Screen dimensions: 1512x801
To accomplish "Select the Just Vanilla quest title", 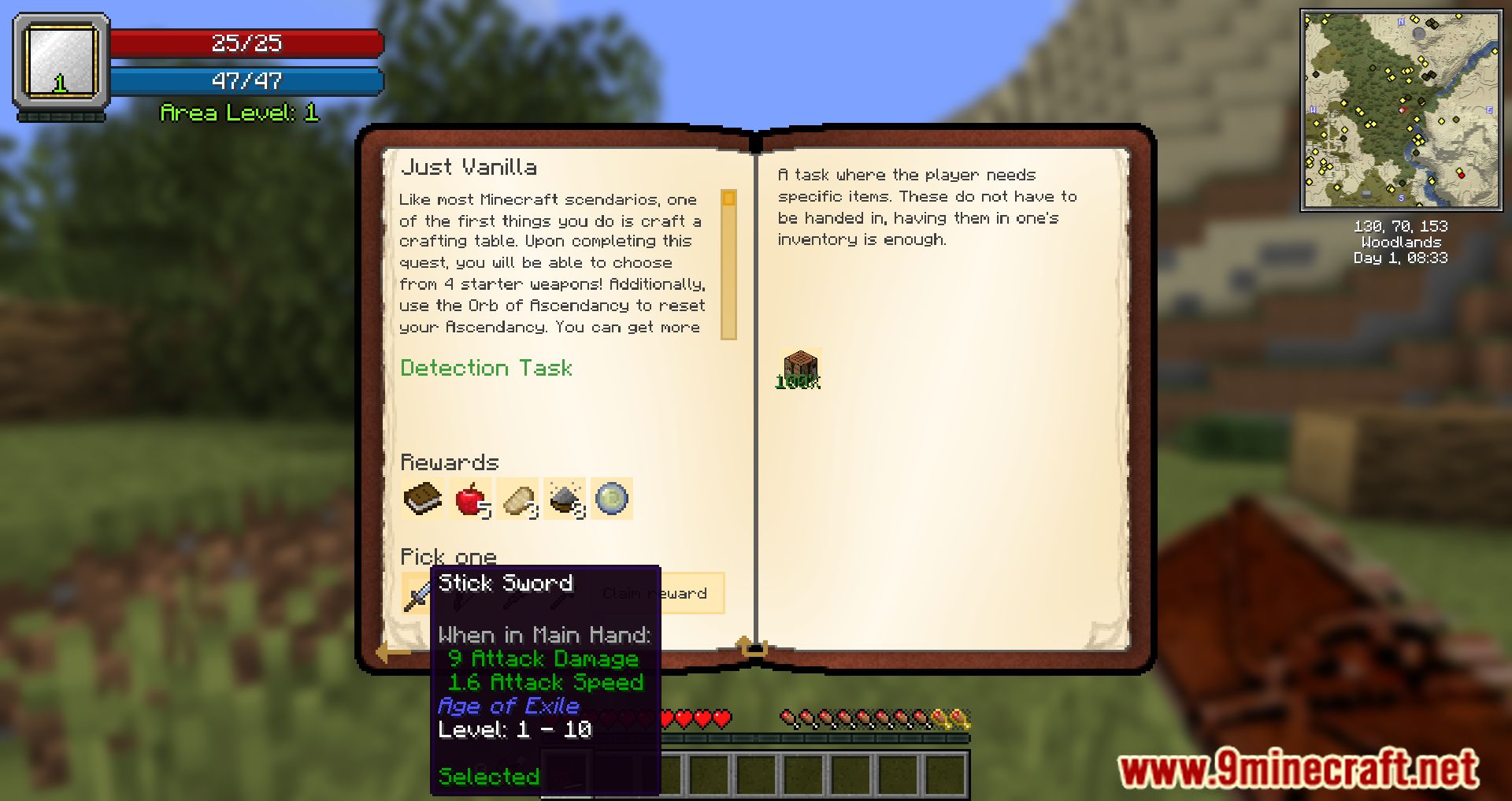I will (x=470, y=167).
